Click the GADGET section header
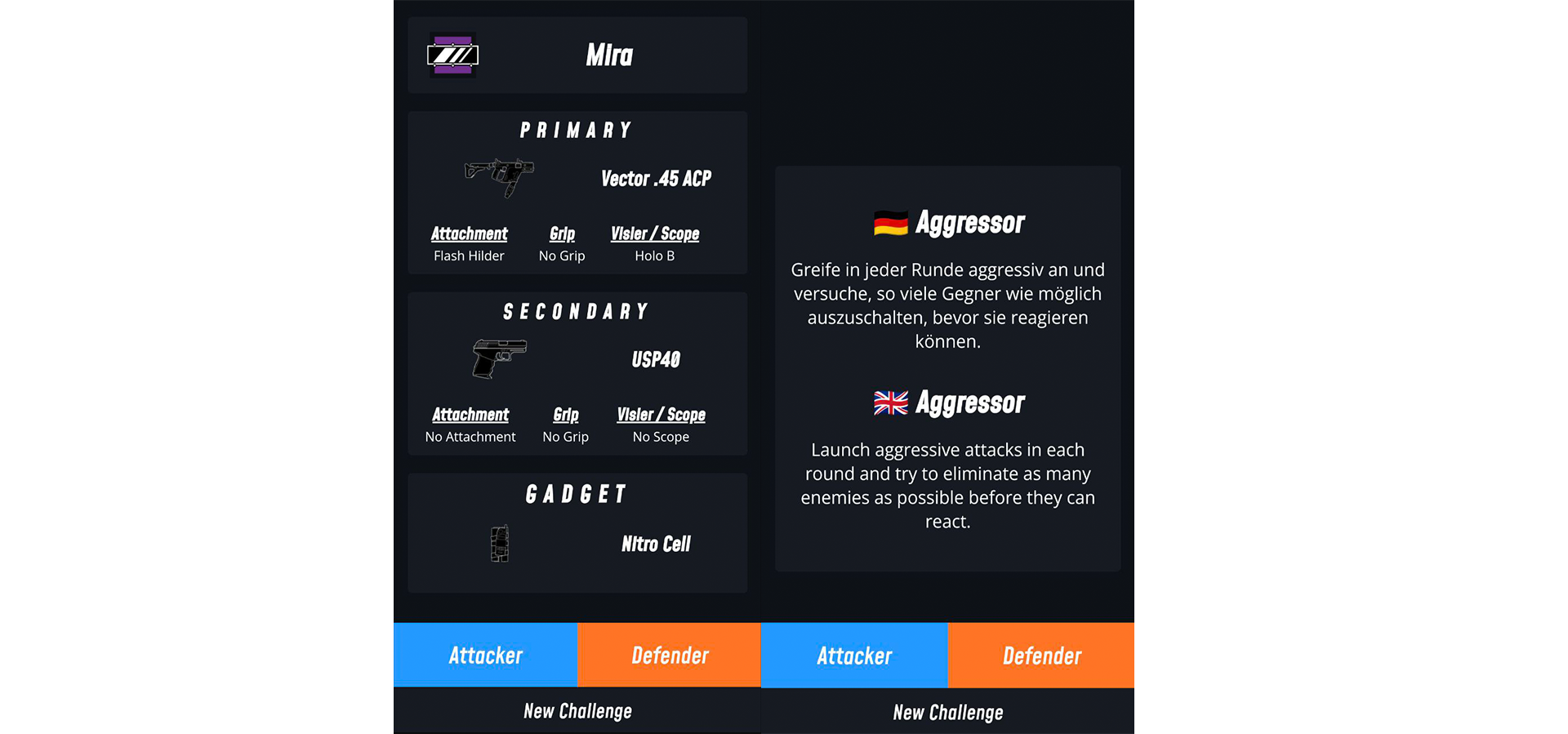The height and width of the screenshot is (734, 1568). point(577,492)
